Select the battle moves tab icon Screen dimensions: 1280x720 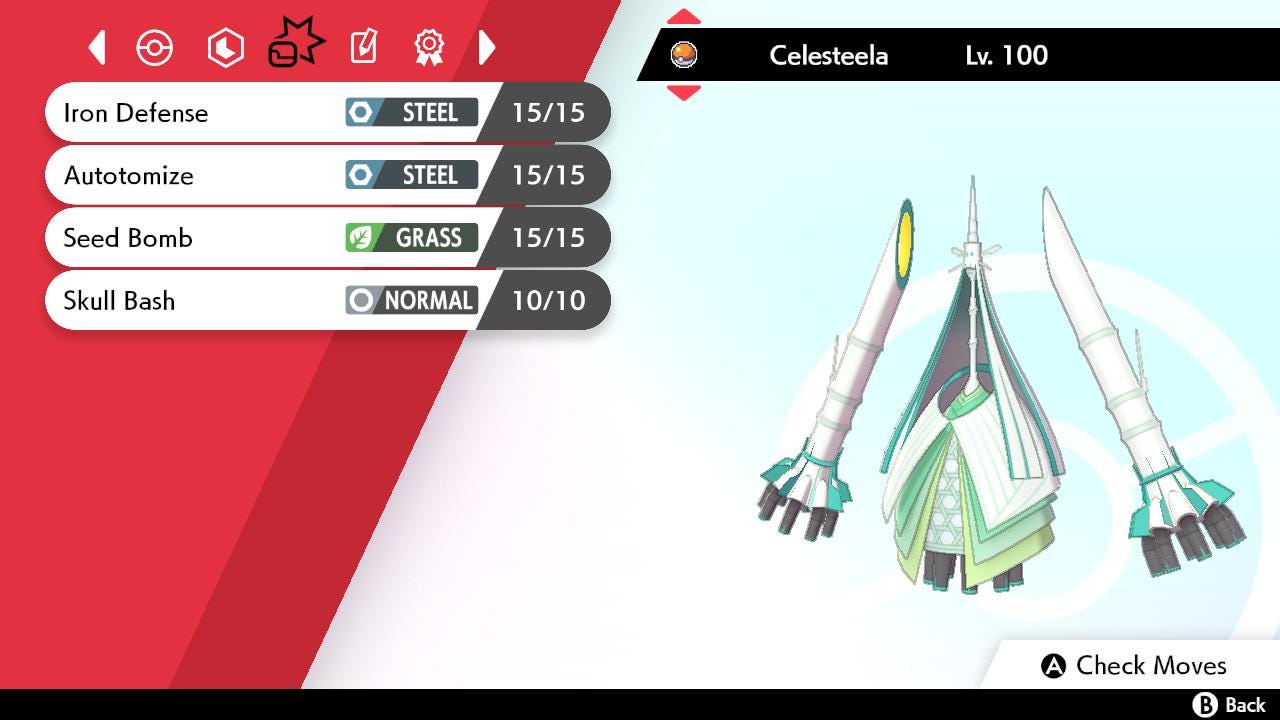(295, 45)
